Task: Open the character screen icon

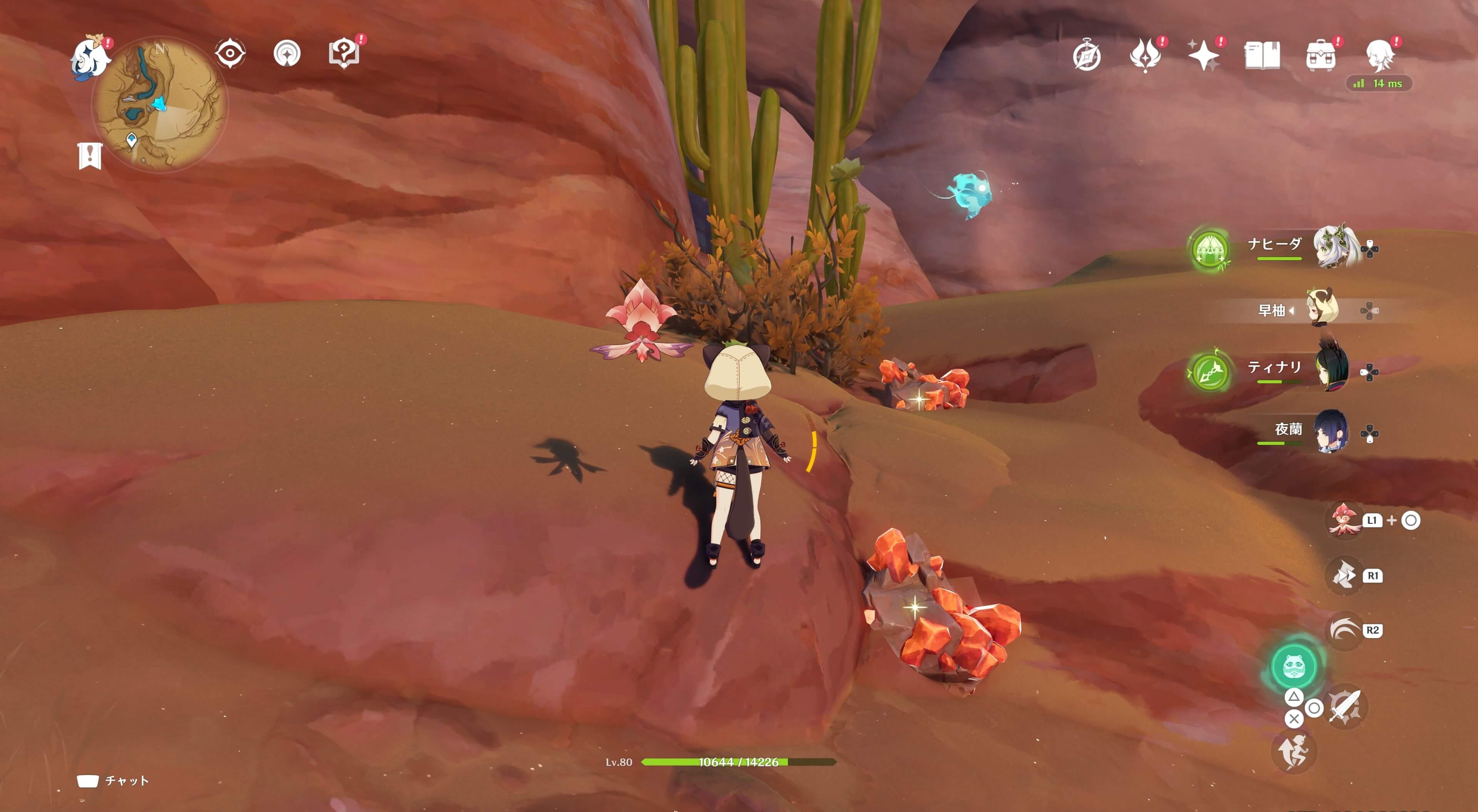Action: click(x=1379, y=56)
